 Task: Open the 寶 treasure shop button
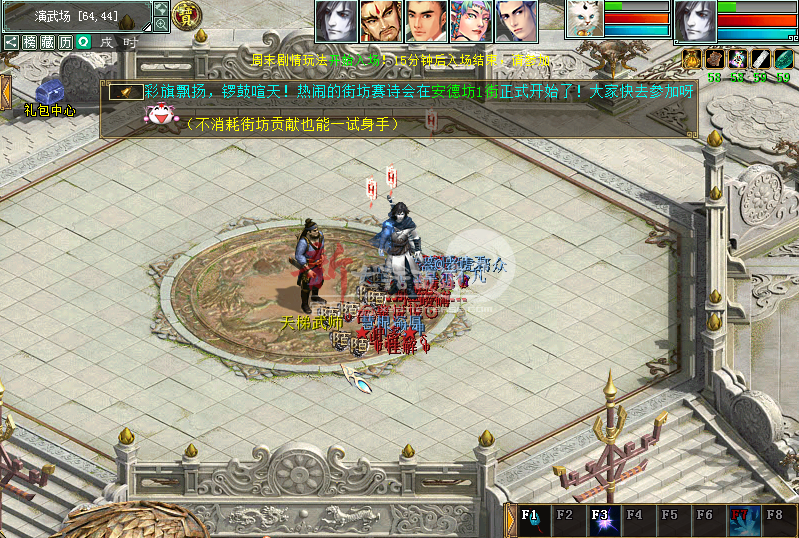[187, 14]
